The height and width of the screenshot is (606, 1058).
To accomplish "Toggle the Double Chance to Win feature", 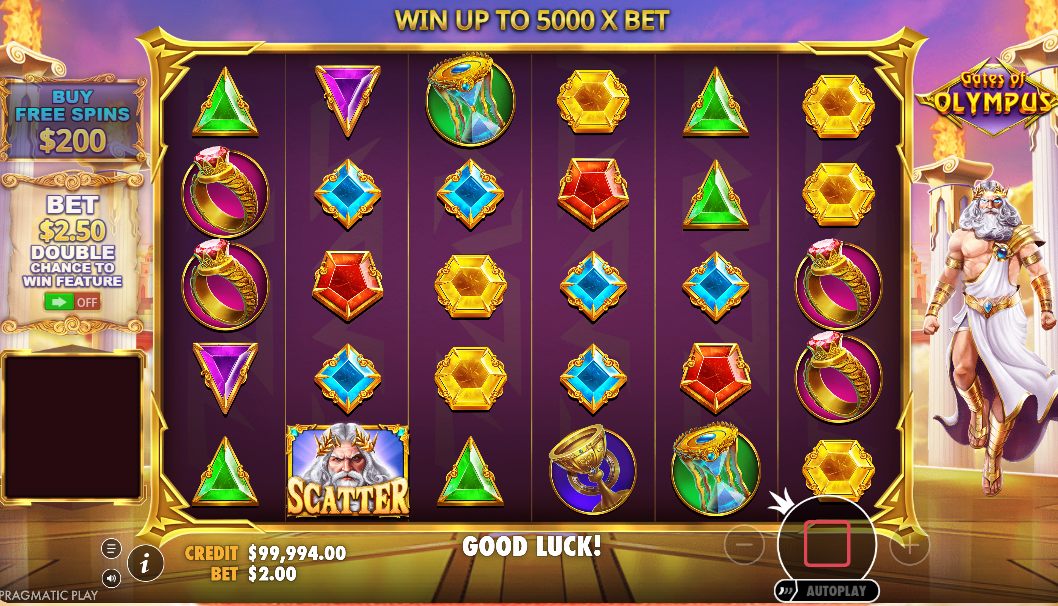I will (72, 301).
